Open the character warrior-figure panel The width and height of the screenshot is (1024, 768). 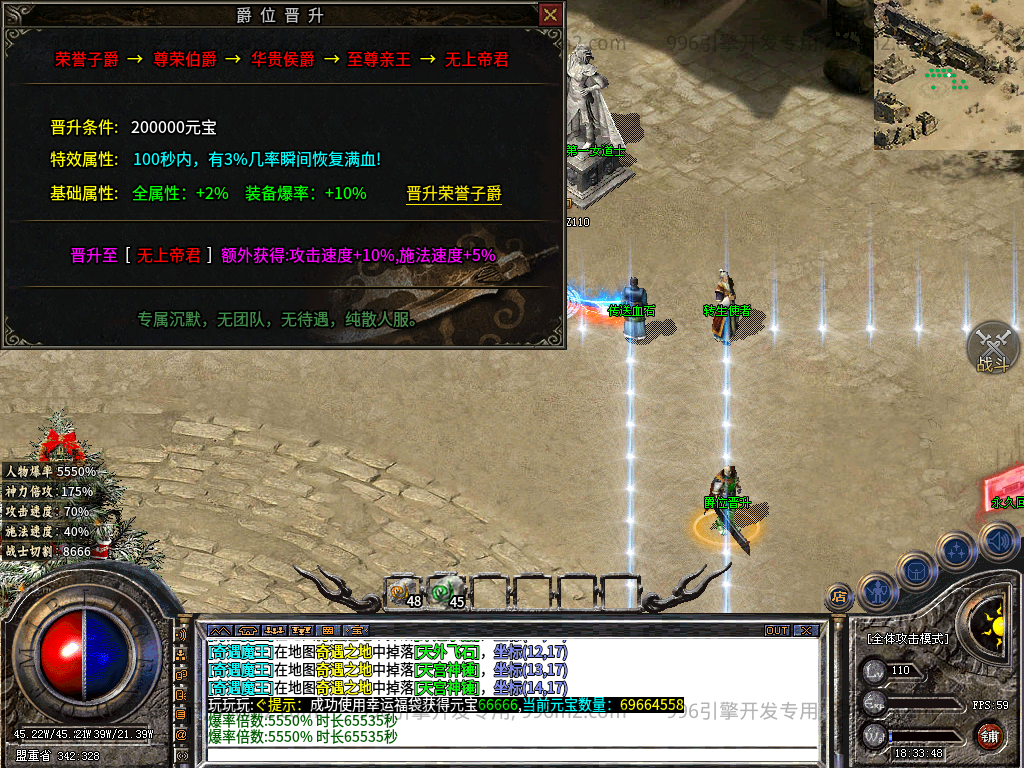(876, 589)
